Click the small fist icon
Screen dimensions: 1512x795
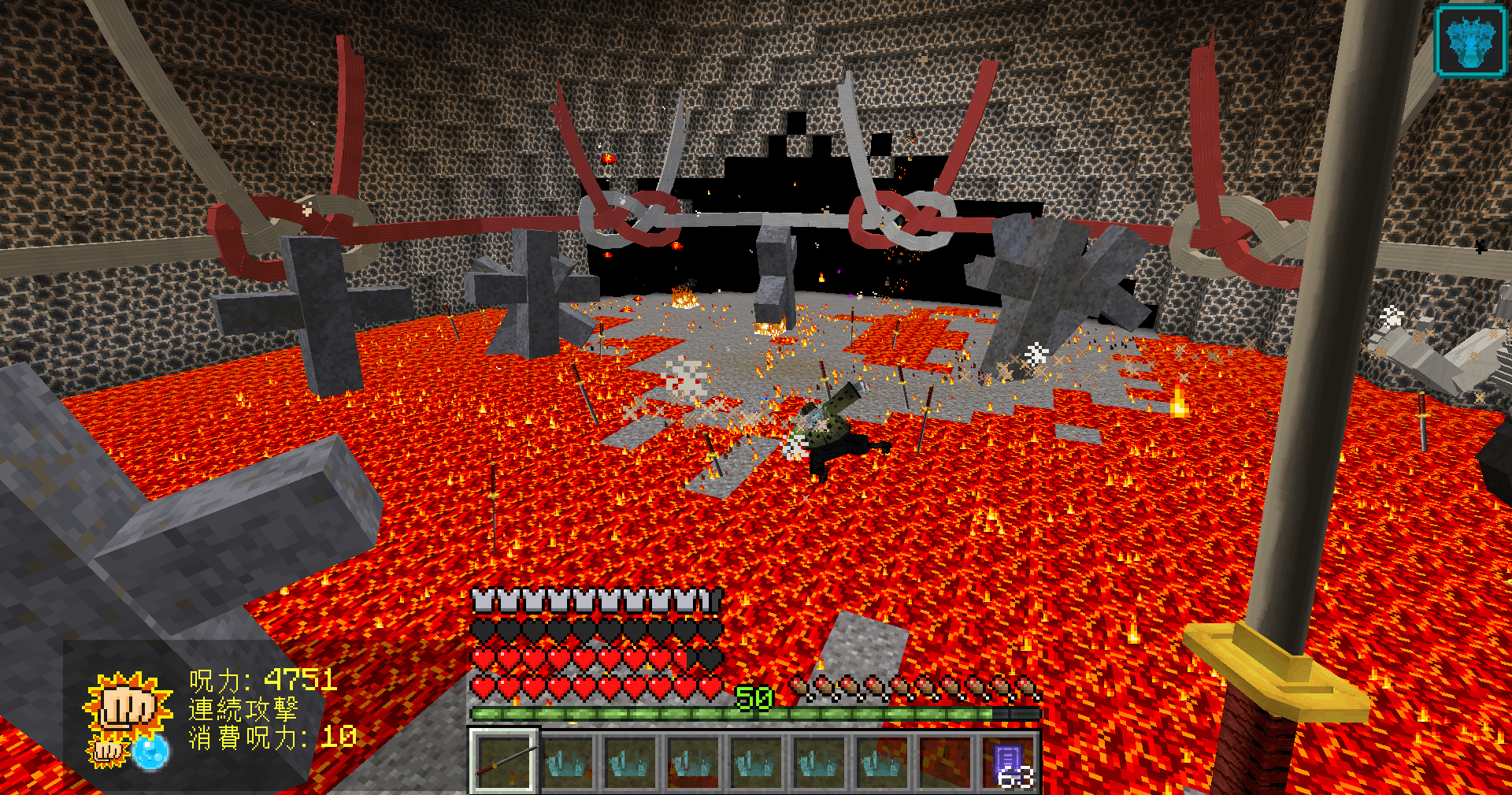point(107,751)
